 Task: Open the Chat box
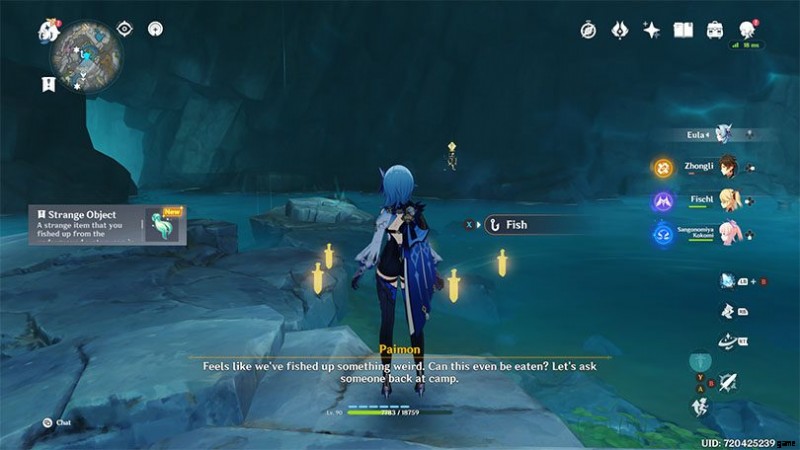[47, 423]
